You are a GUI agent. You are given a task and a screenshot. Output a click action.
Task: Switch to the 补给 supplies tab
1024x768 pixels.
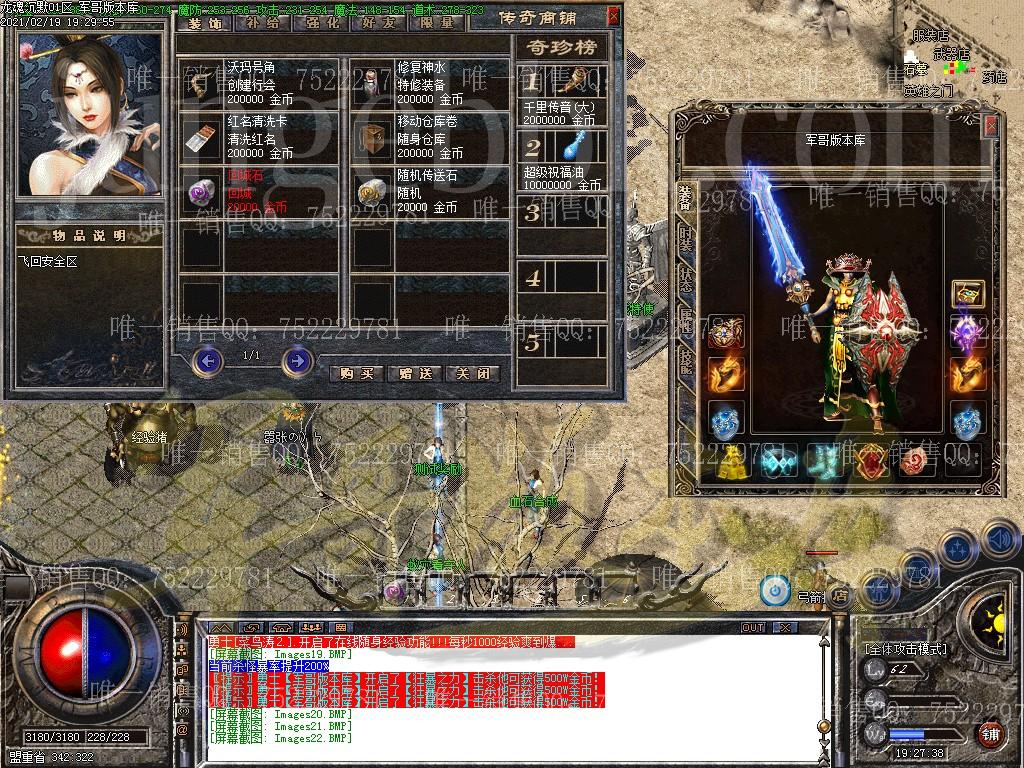[x=262, y=23]
